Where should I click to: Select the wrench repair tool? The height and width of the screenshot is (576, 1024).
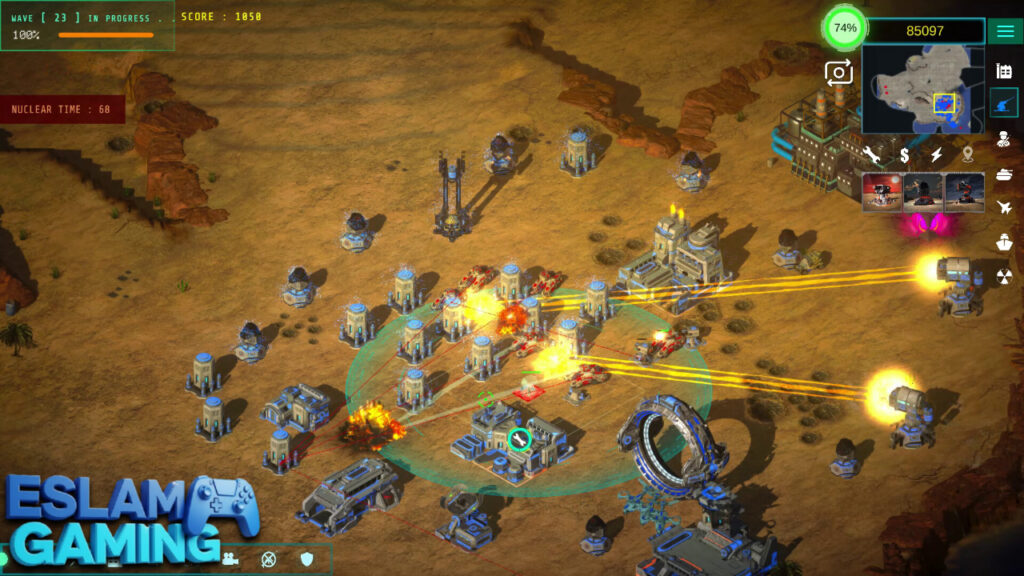(x=873, y=155)
